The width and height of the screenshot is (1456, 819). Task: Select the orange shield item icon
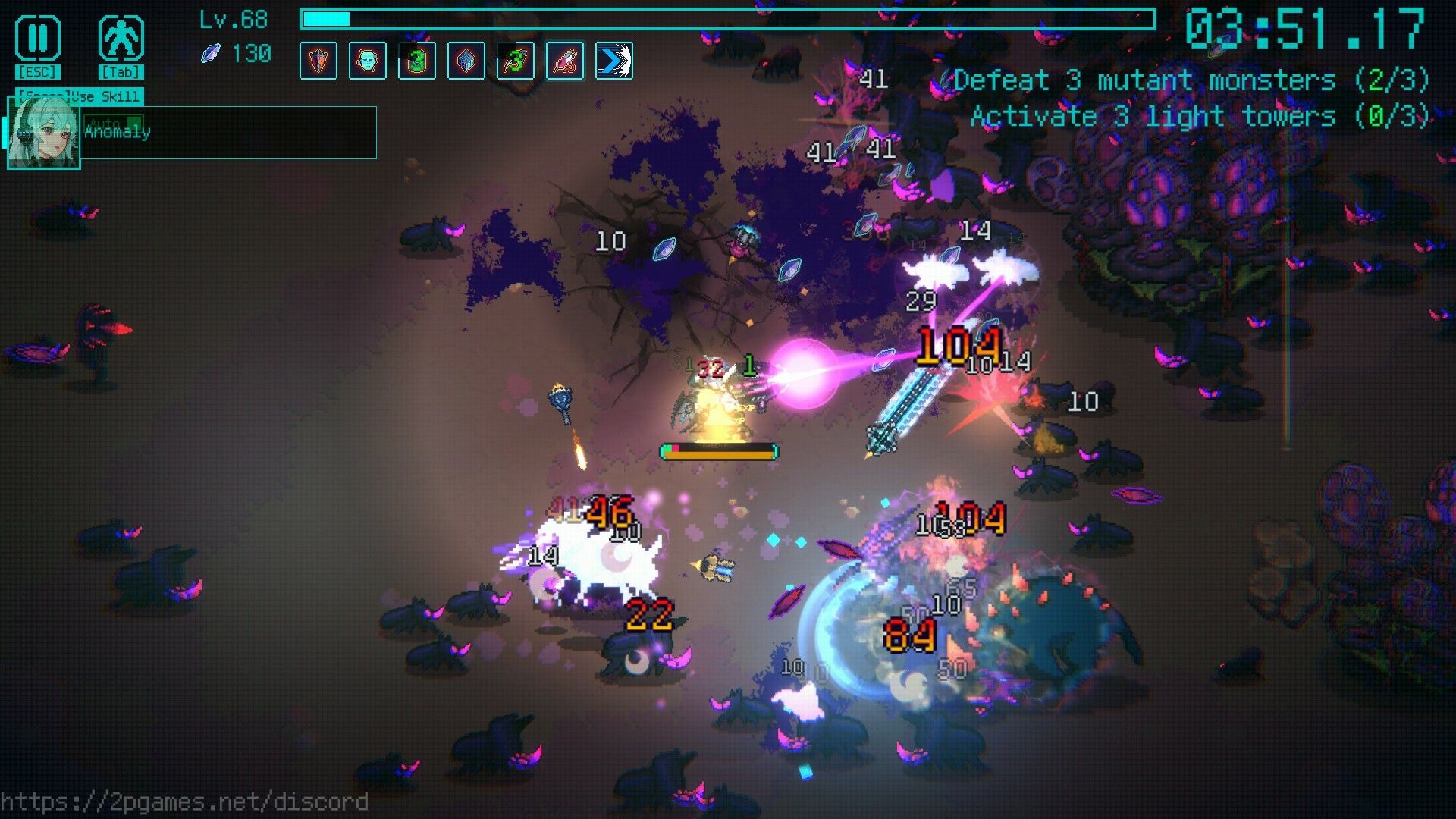pyautogui.click(x=318, y=61)
